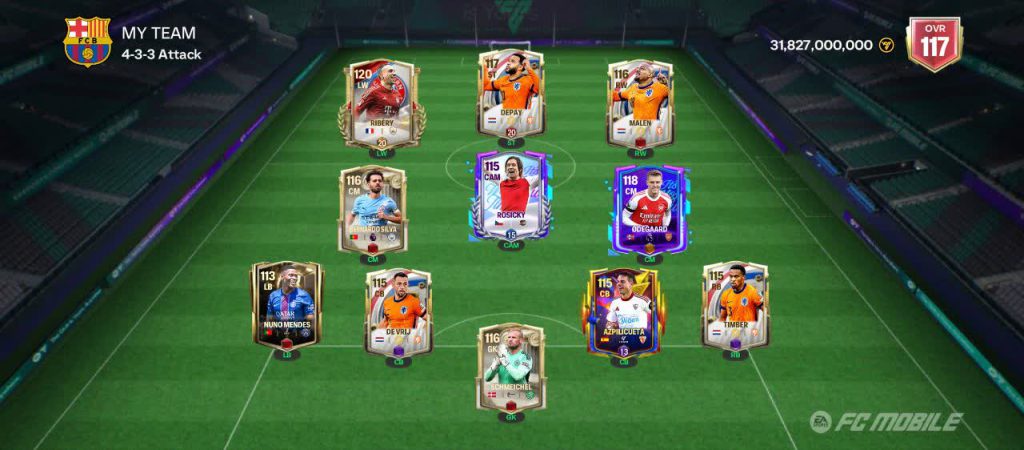The image size is (1024, 450).
Task: Pick the Malen RW player card
Action: click(640, 101)
